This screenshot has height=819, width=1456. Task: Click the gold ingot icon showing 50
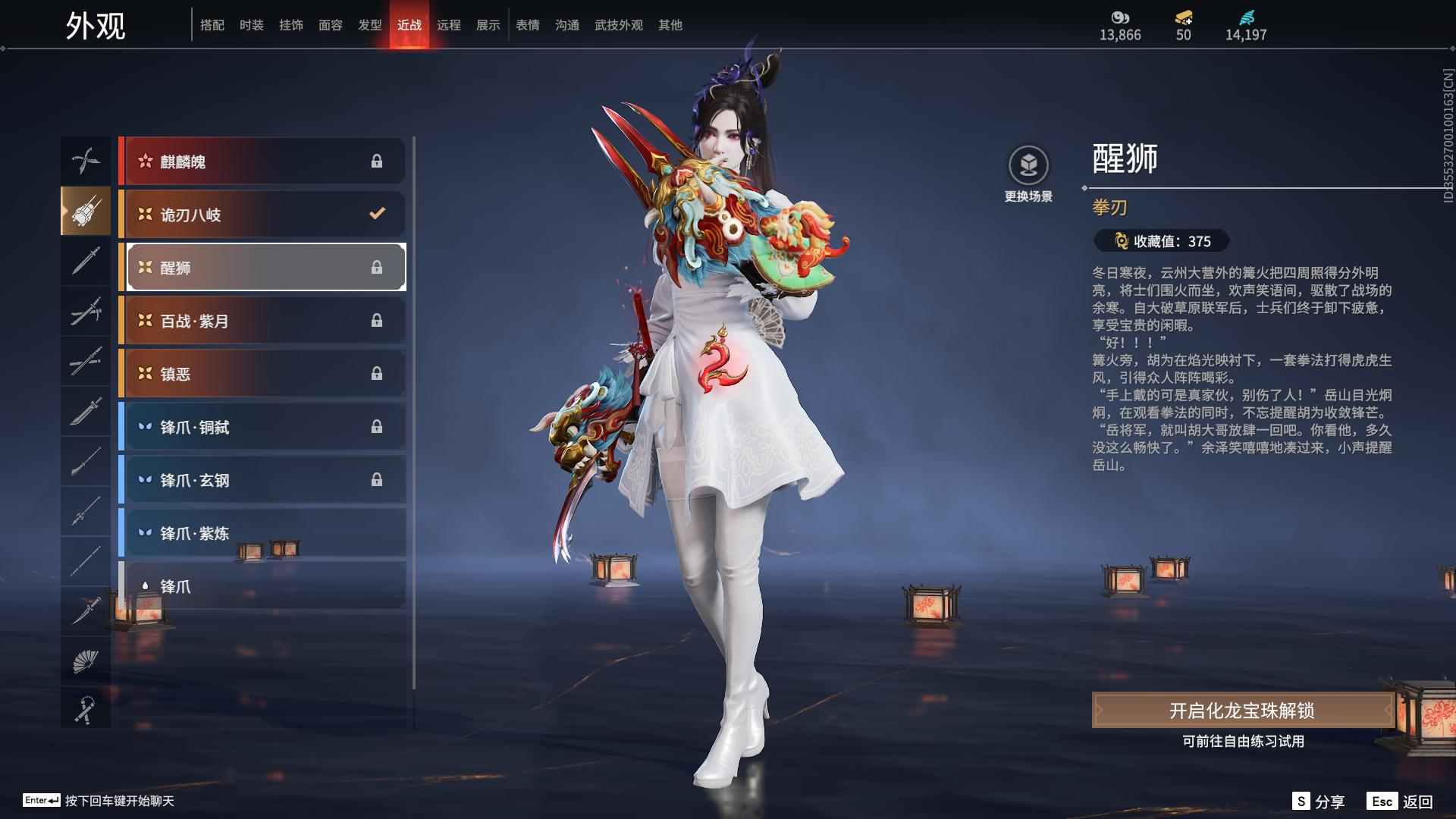pyautogui.click(x=1184, y=17)
